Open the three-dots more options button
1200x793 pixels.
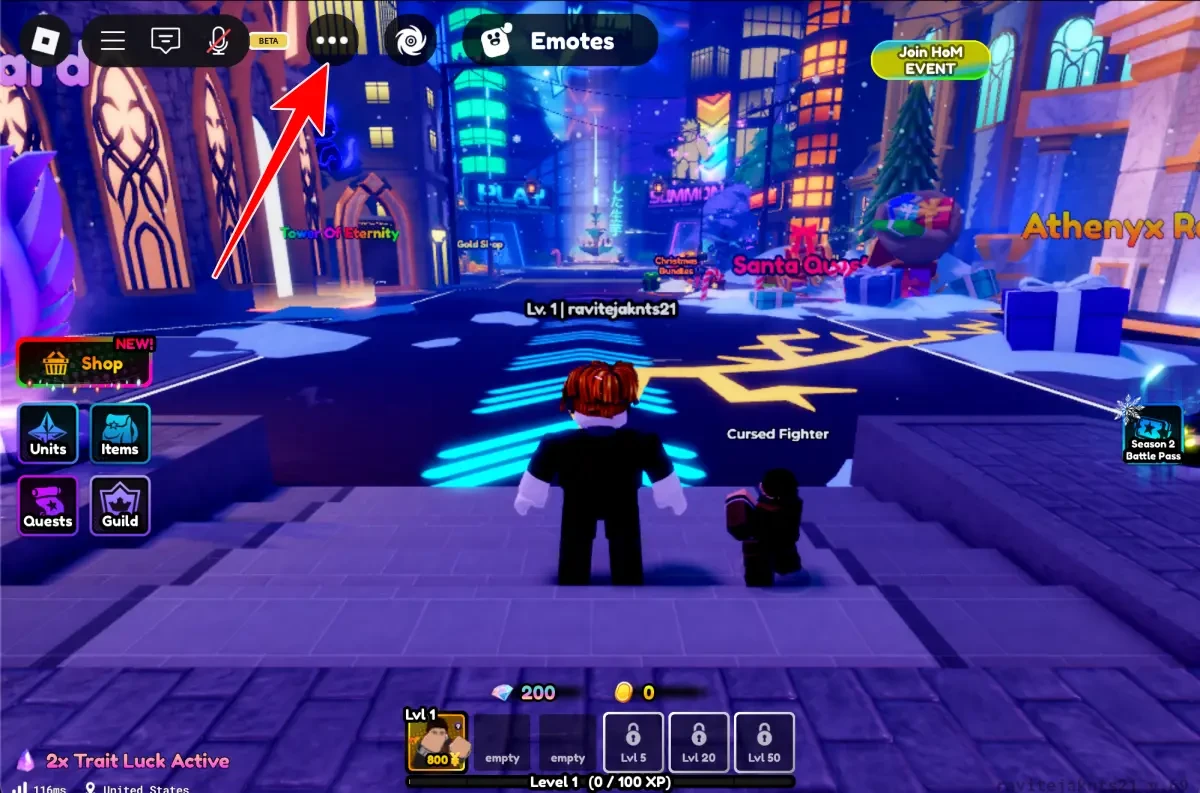[x=332, y=41]
